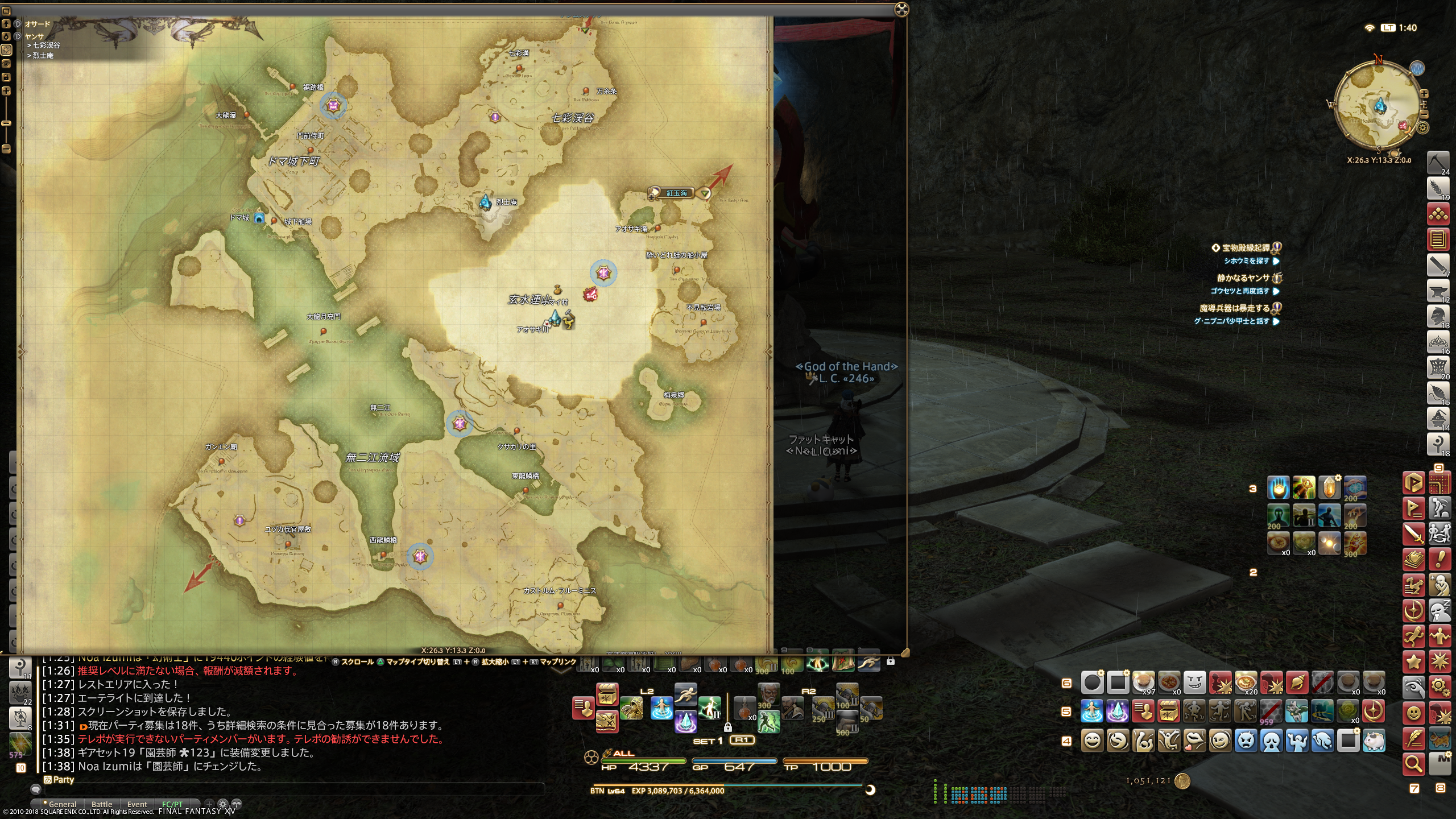Image resolution: width=1456 pixels, height=819 pixels.
Task: Select the 魔導兵器は暴走する quest entry
Action: pos(1235,308)
